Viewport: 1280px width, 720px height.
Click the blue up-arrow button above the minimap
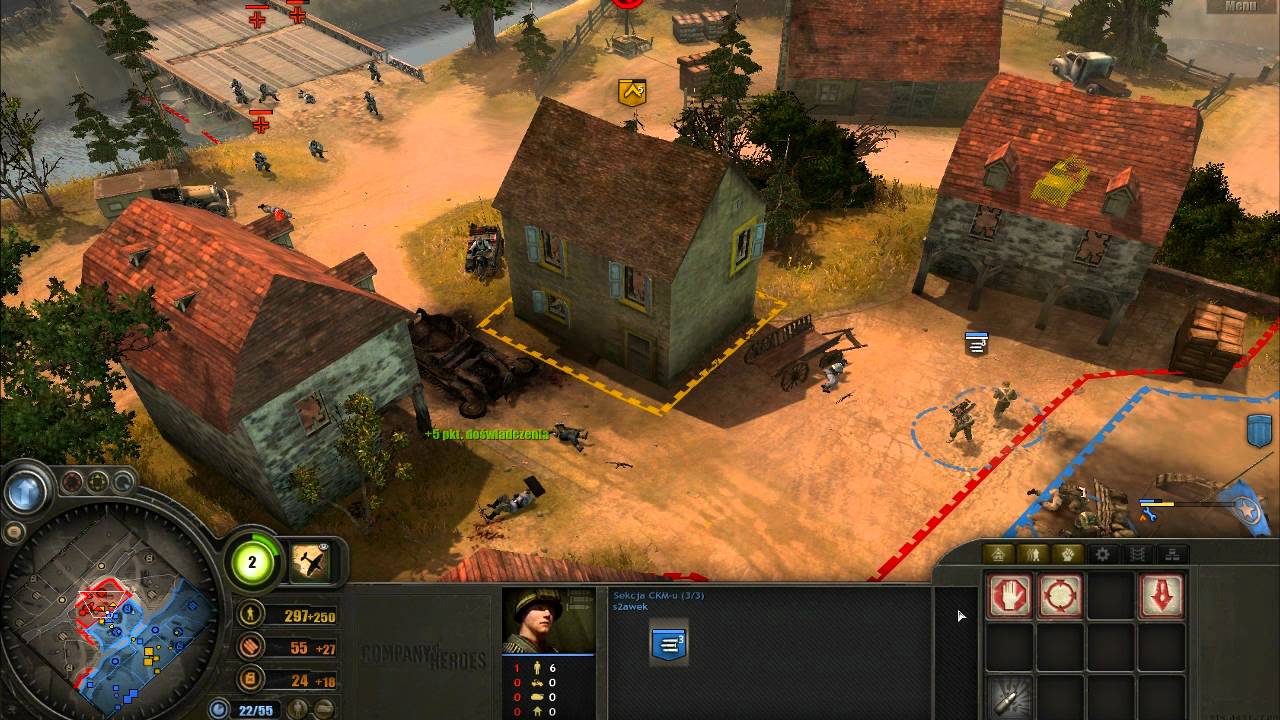(26, 491)
